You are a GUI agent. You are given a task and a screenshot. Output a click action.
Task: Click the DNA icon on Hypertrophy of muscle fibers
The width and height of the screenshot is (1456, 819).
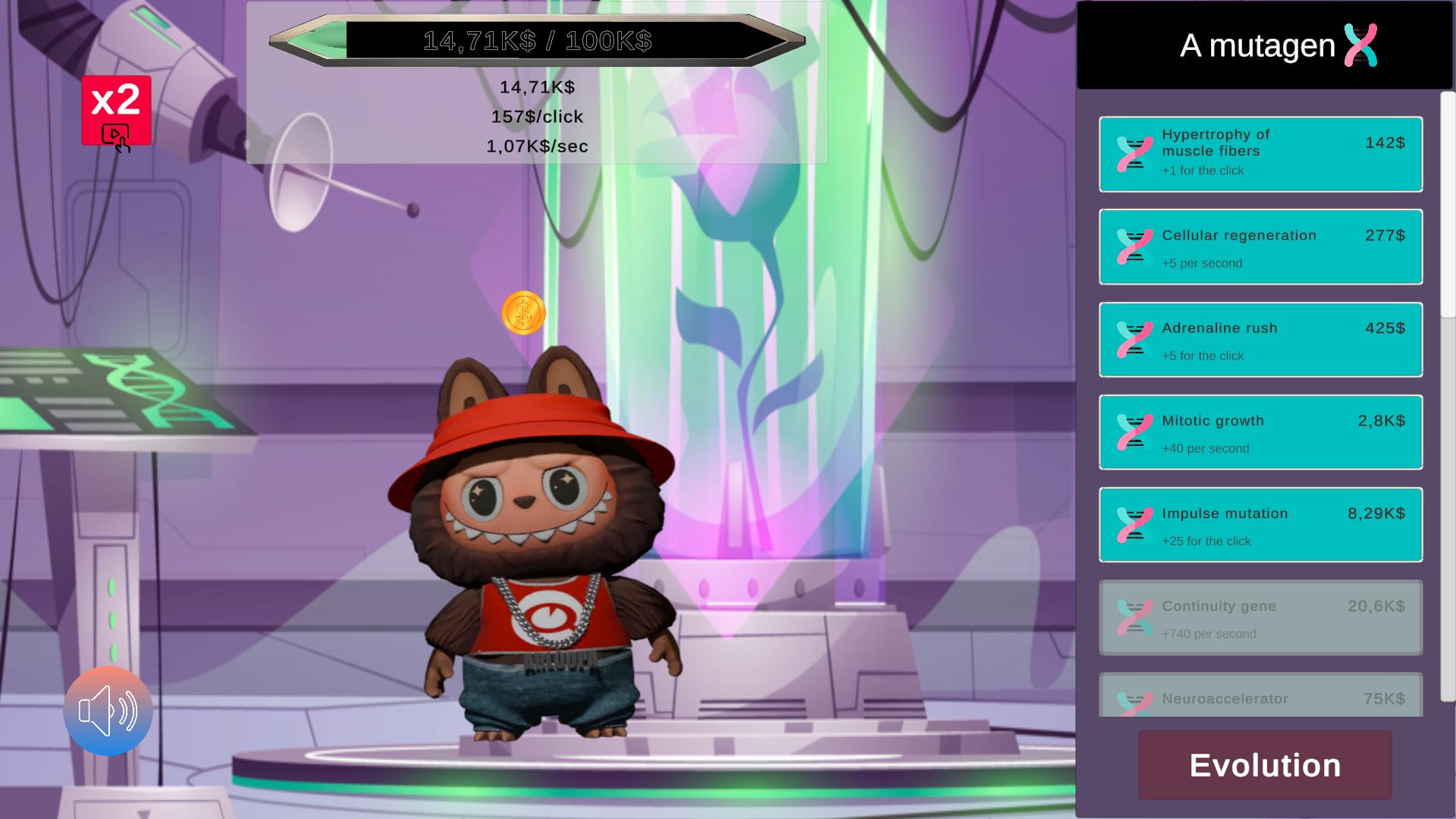(x=1133, y=152)
